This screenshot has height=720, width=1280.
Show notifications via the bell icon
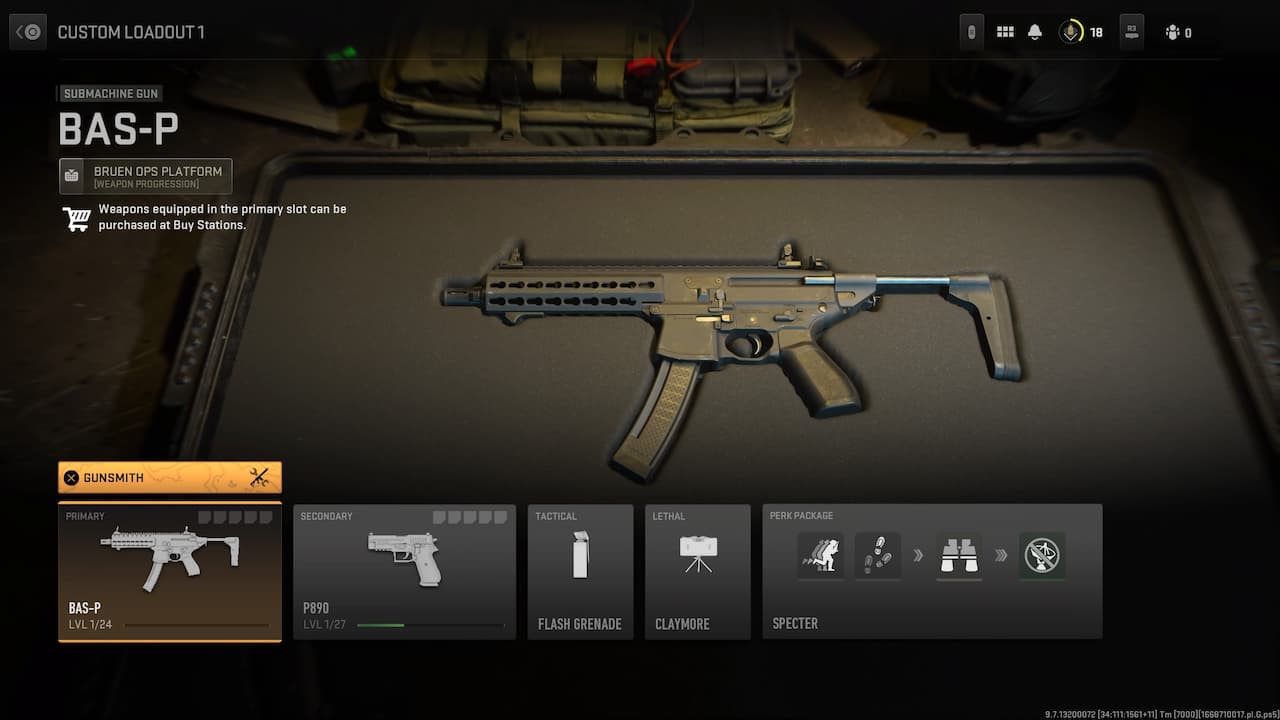pos(1035,32)
